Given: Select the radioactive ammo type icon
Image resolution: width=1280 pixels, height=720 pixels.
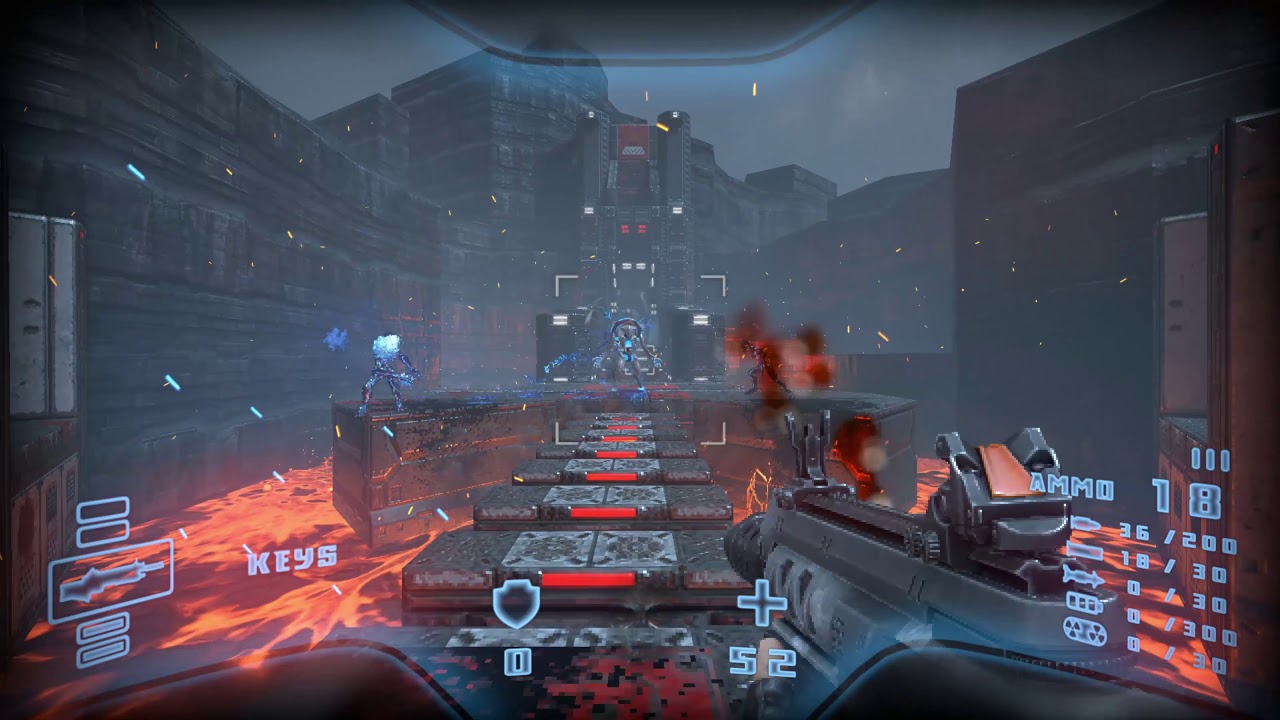Looking at the screenshot, I should click(x=1084, y=632).
